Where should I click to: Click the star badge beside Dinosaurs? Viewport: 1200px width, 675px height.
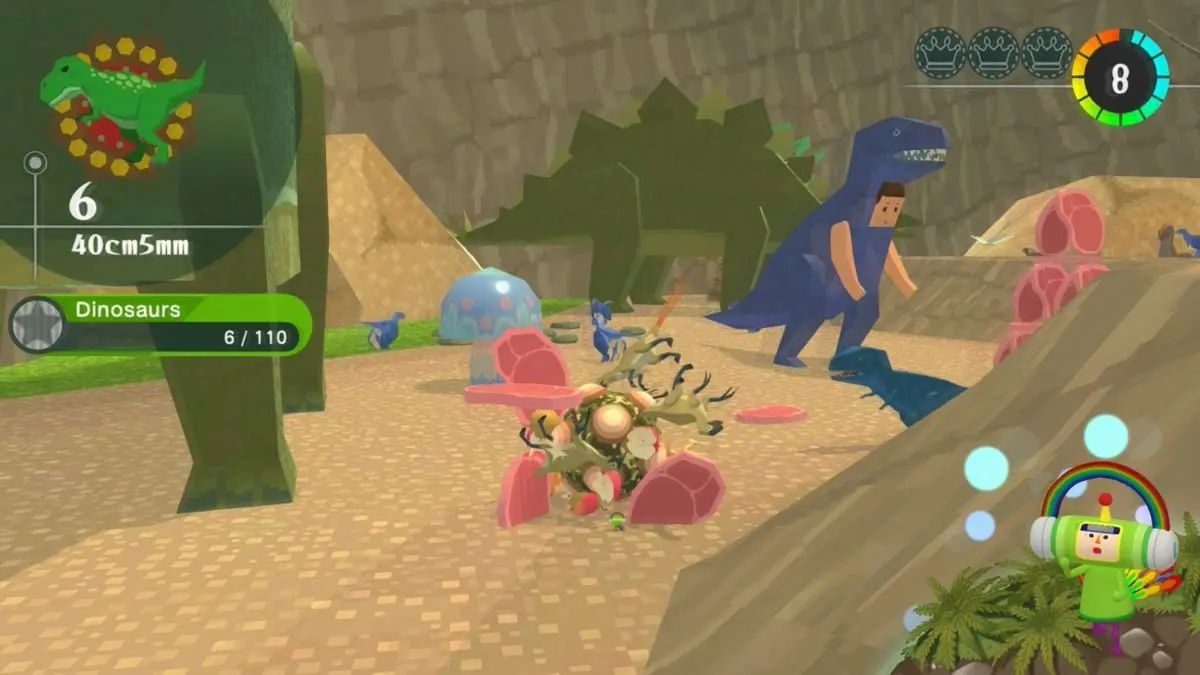click(37, 325)
